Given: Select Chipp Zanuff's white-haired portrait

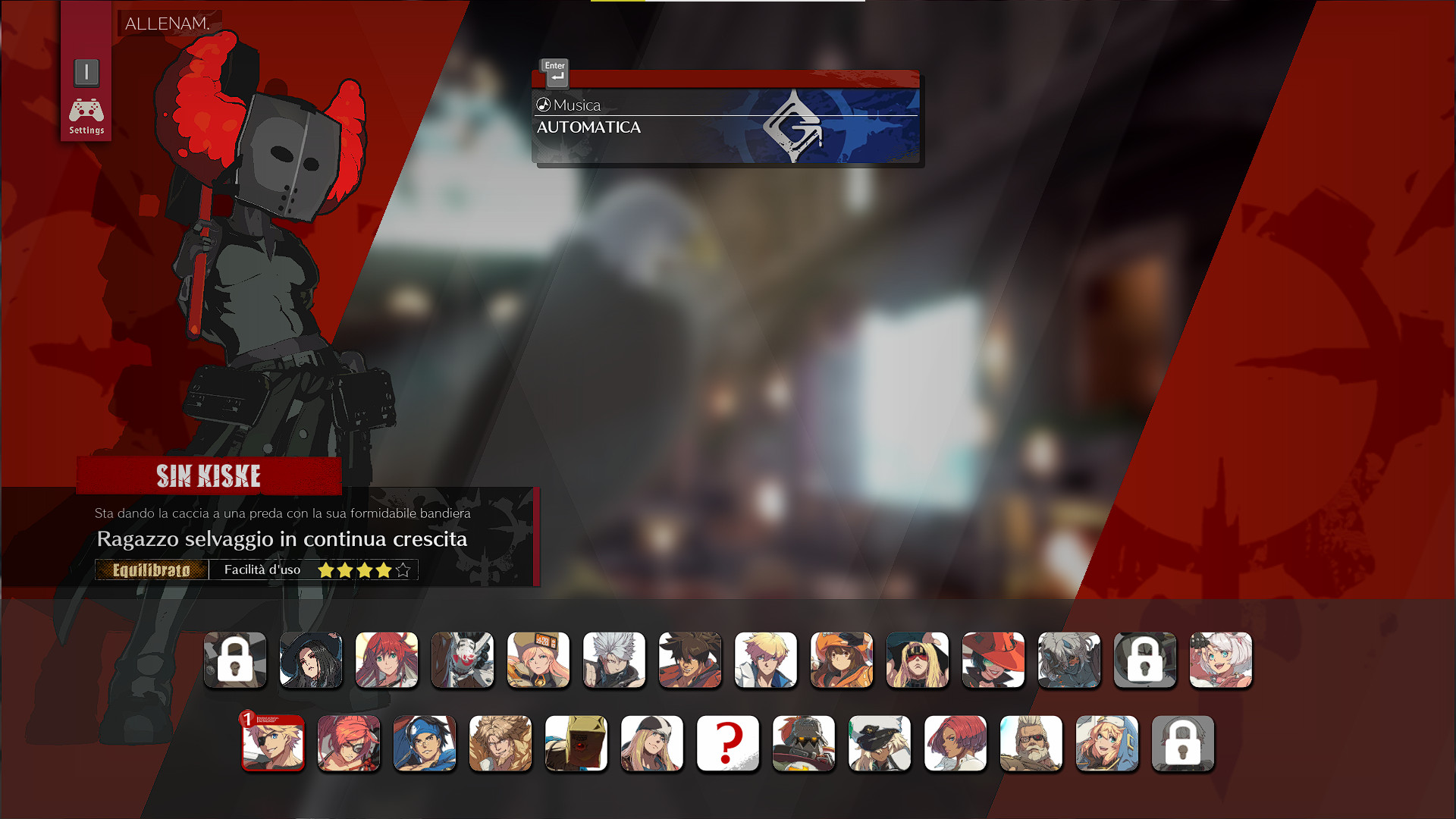Looking at the screenshot, I should (x=614, y=660).
